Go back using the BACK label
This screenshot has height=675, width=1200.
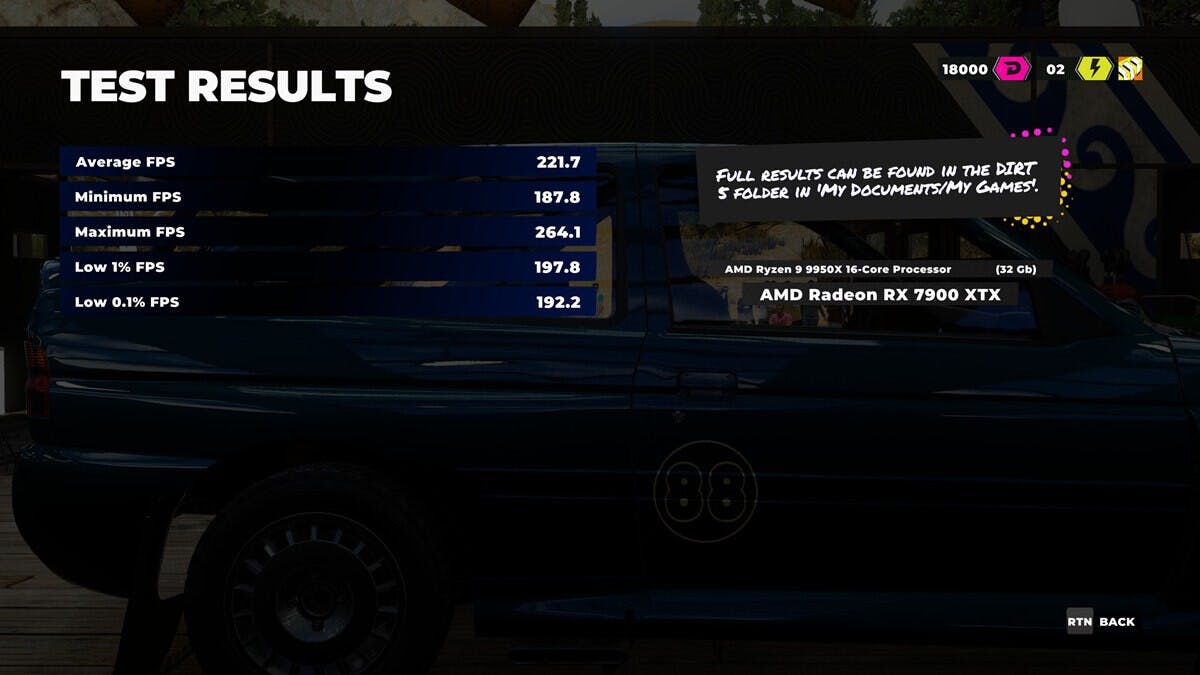[x=1116, y=622]
